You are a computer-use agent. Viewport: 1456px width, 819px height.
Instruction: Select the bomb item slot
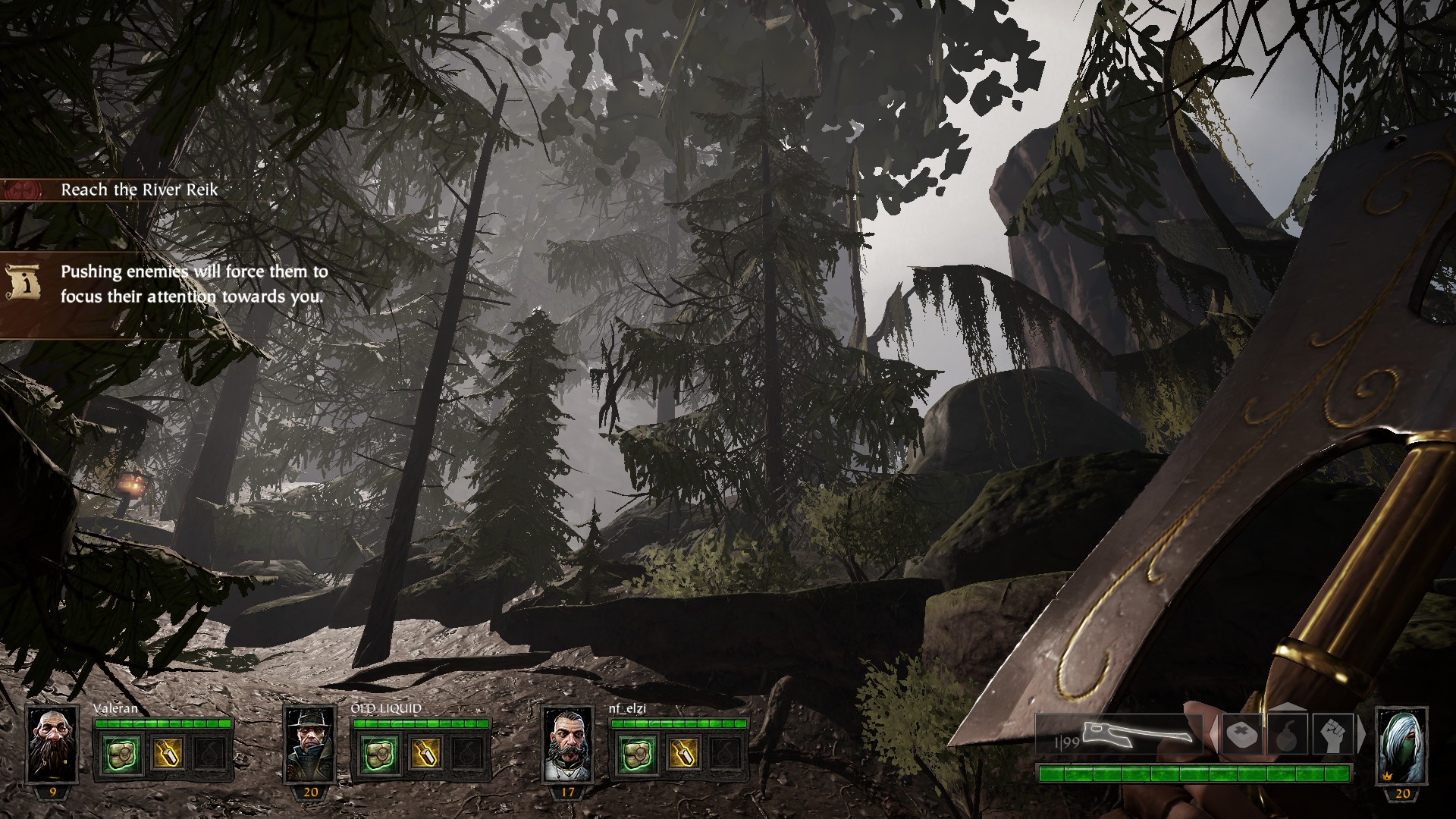pyautogui.click(x=1287, y=735)
